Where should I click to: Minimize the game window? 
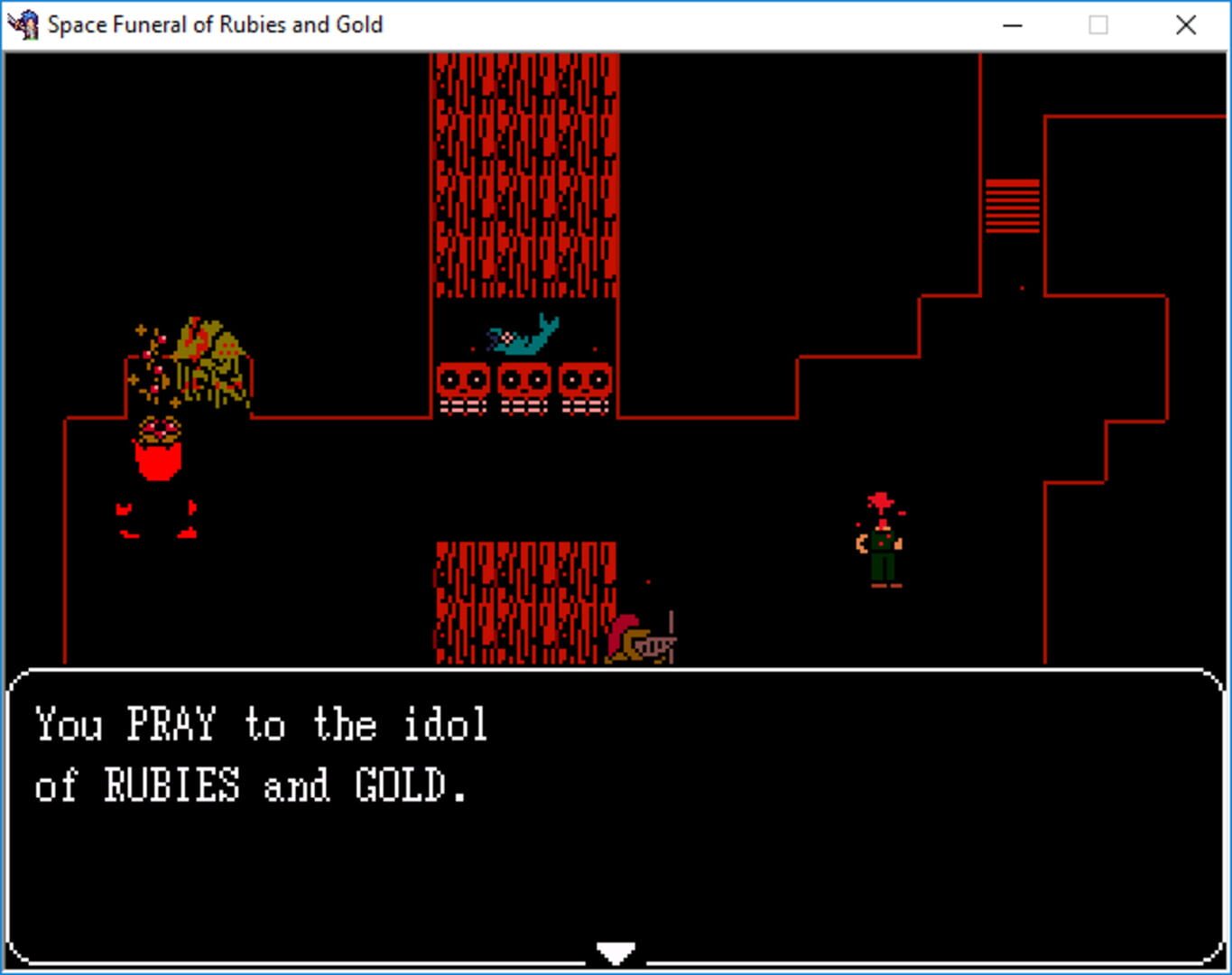pyautogui.click(x=1012, y=25)
